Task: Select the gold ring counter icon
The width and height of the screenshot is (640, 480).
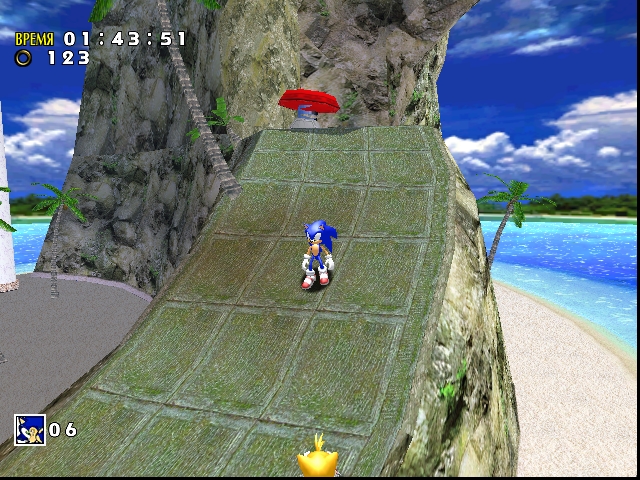Action: coord(23,58)
